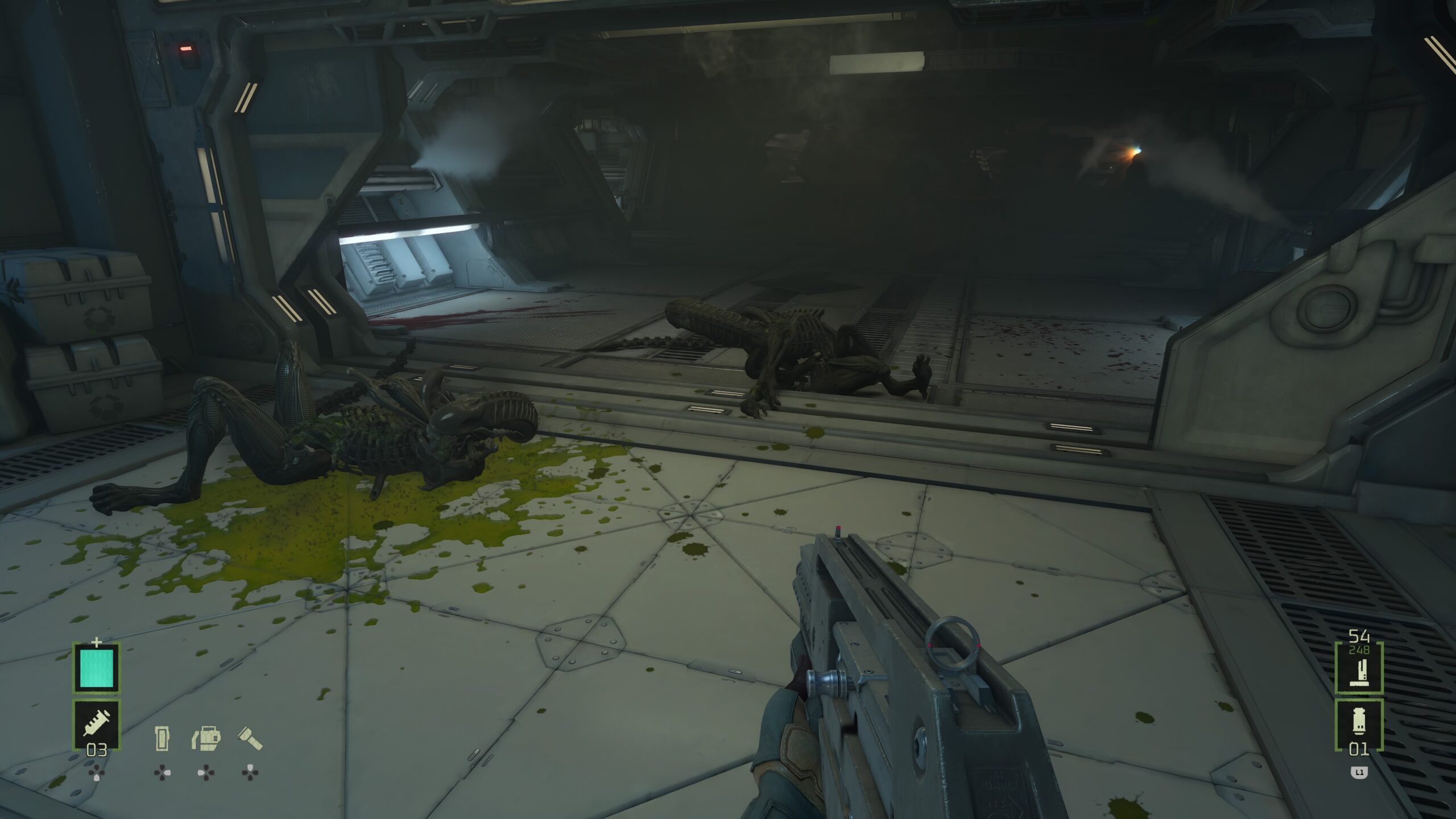Image resolution: width=1456 pixels, height=819 pixels.
Task: Choose the grenade round slot
Action: click(1359, 724)
